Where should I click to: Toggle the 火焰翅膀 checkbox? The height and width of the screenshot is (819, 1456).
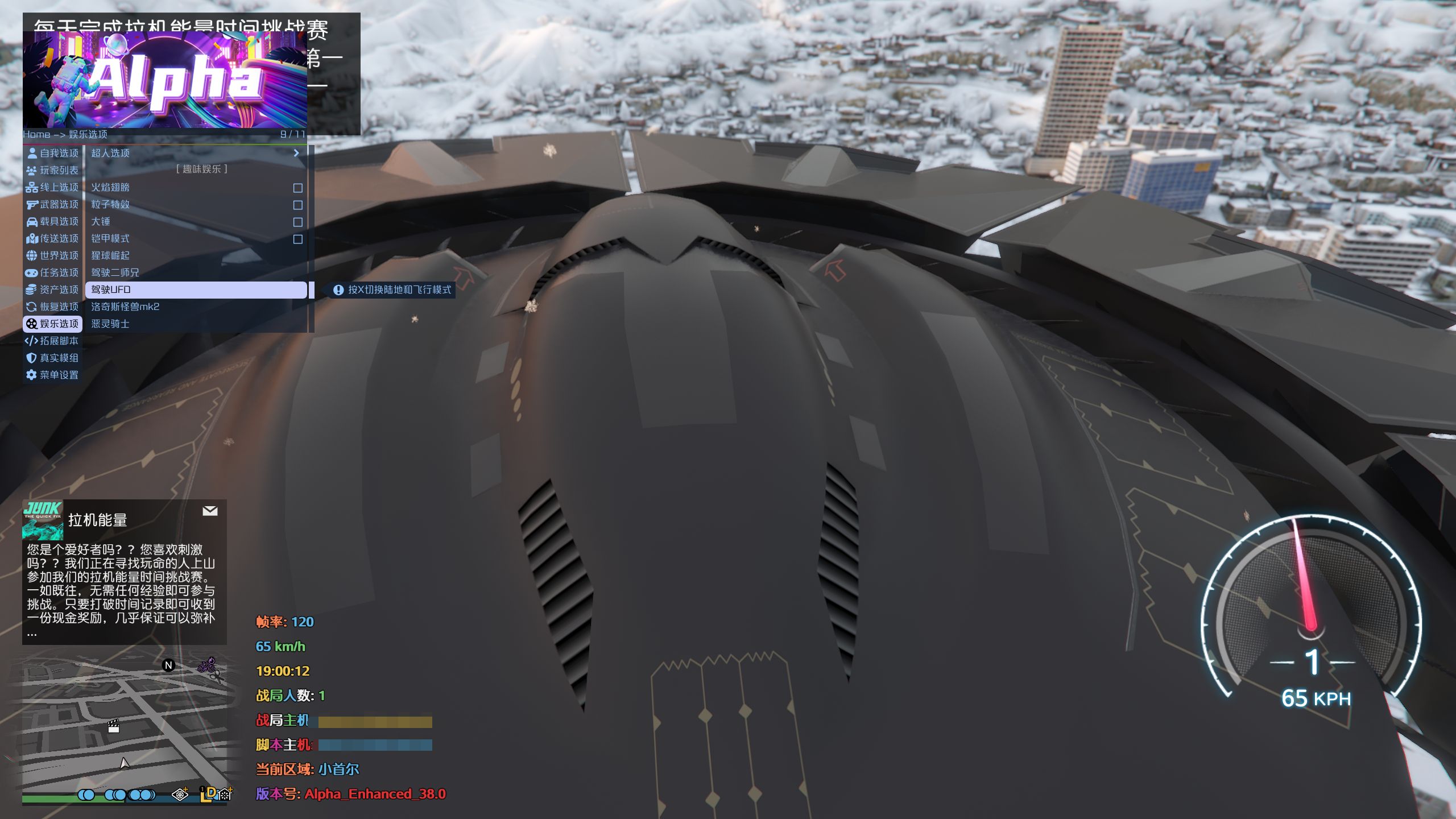[297, 188]
